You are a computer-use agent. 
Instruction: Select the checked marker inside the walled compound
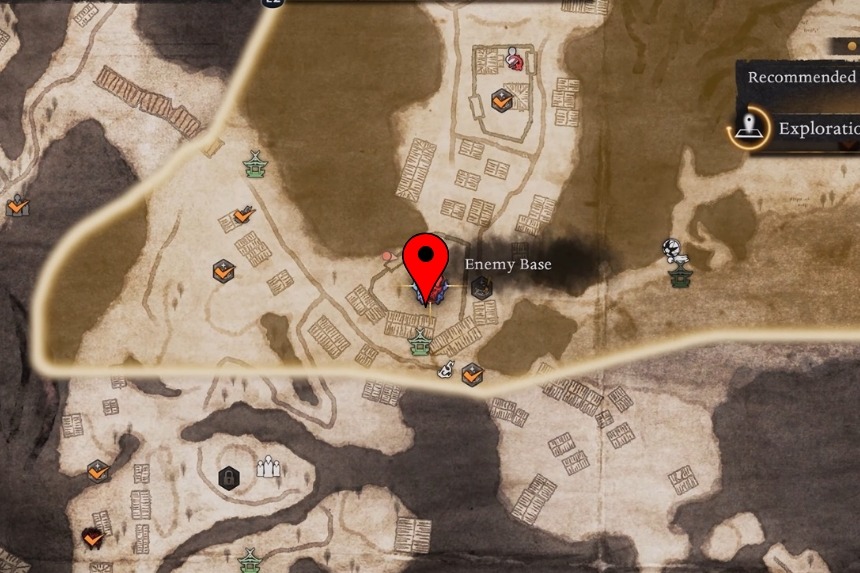pos(502,100)
